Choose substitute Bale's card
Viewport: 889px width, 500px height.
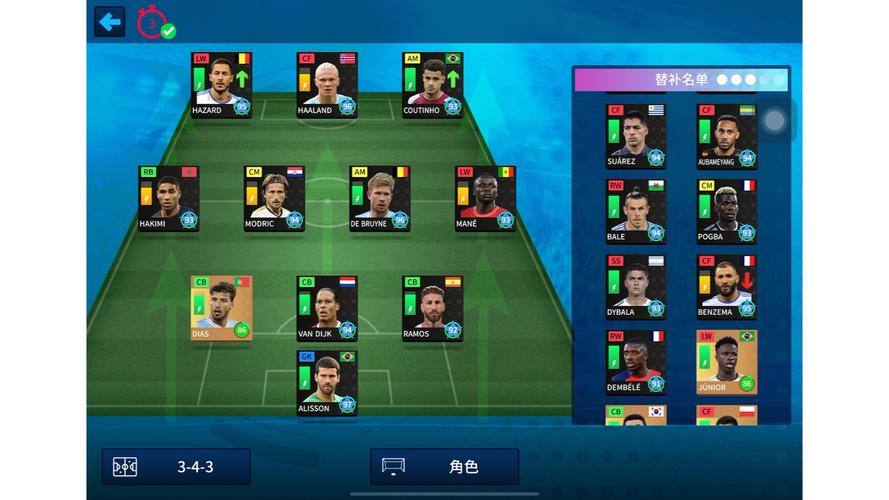tap(635, 211)
